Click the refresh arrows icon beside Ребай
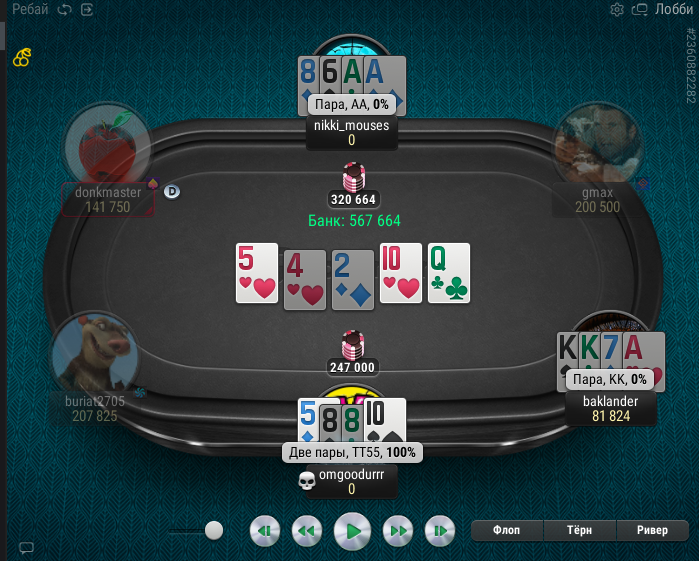The height and width of the screenshot is (561, 699). 65,10
